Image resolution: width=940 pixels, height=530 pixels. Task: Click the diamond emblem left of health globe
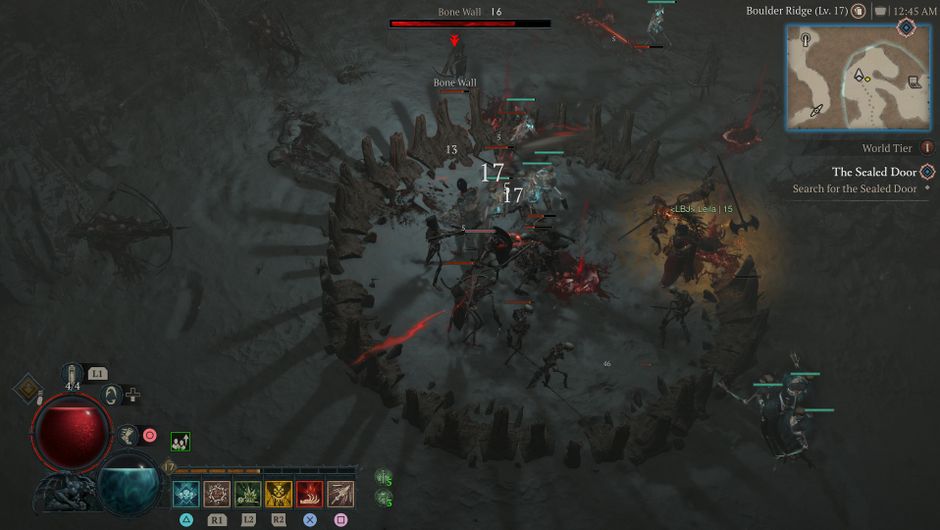pyautogui.click(x=27, y=387)
